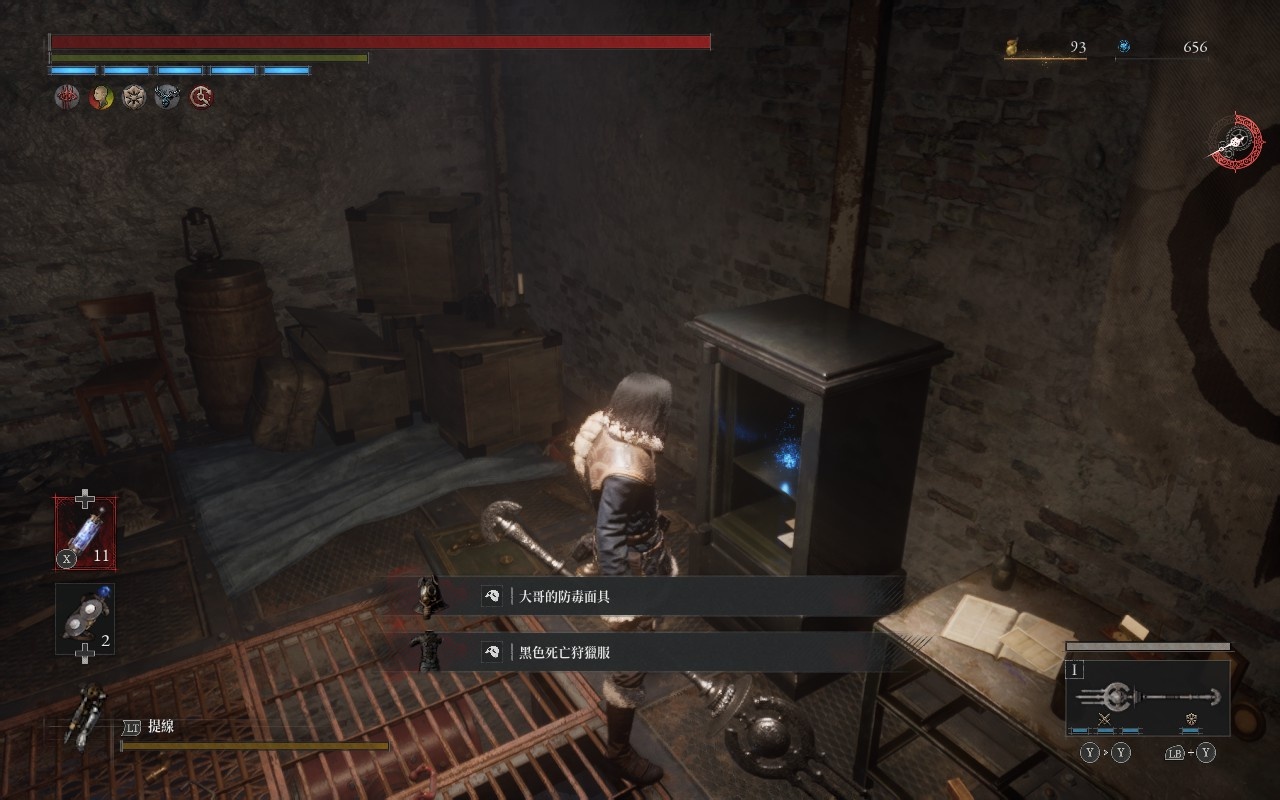Click the red compass emblem
This screenshot has height=800, width=1280.
(1235, 142)
